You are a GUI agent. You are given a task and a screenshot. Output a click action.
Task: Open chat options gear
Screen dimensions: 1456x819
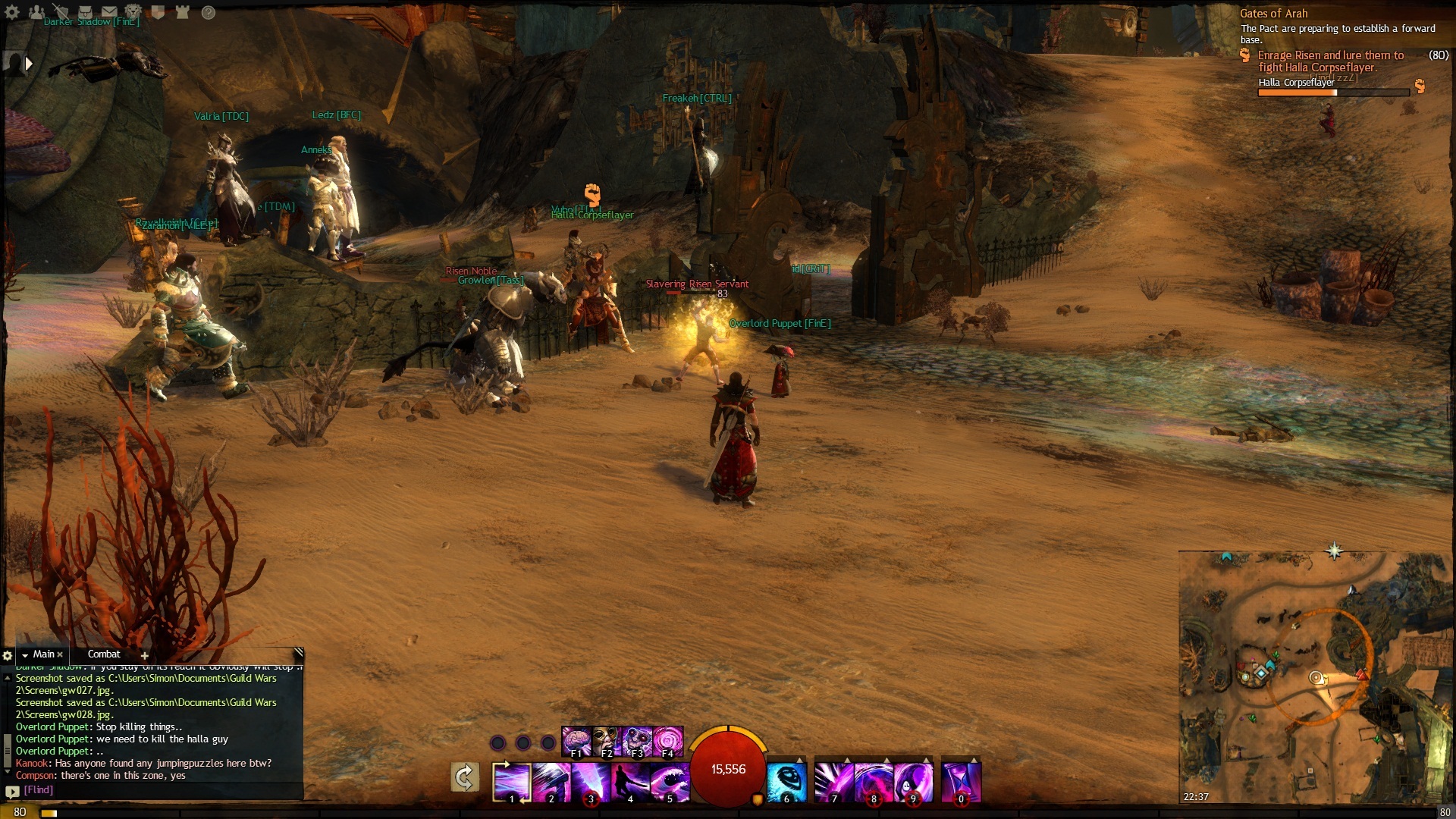[8, 655]
